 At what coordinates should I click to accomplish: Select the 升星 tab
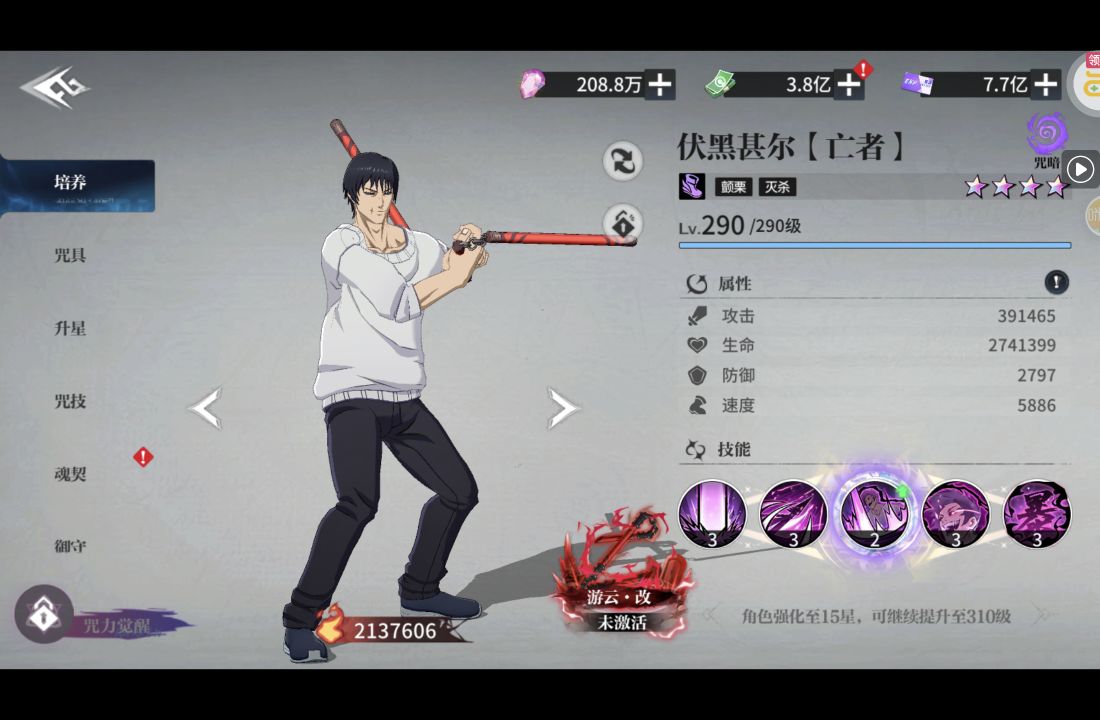pyautogui.click(x=70, y=328)
